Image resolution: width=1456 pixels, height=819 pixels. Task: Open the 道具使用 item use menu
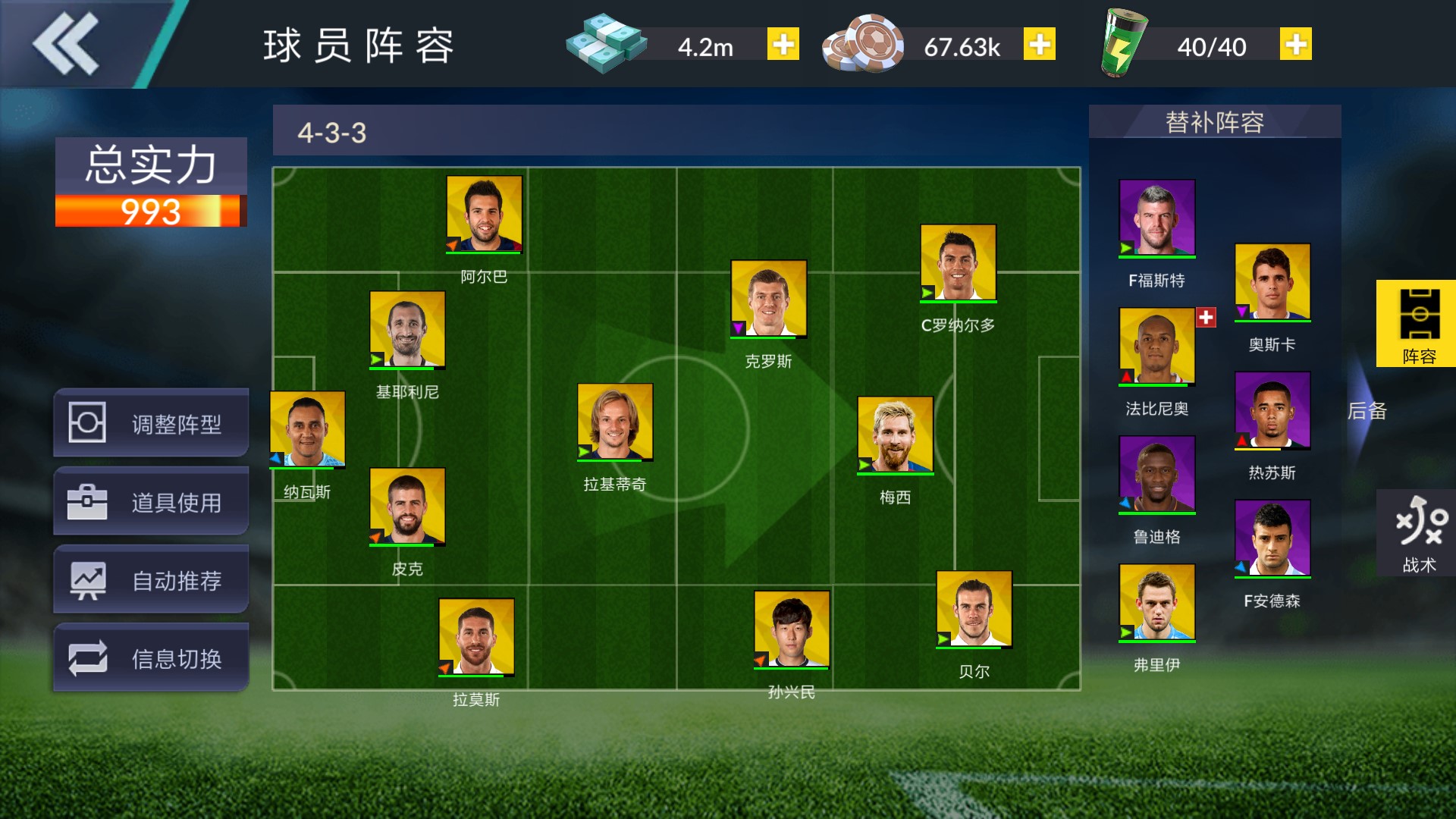point(151,501)
